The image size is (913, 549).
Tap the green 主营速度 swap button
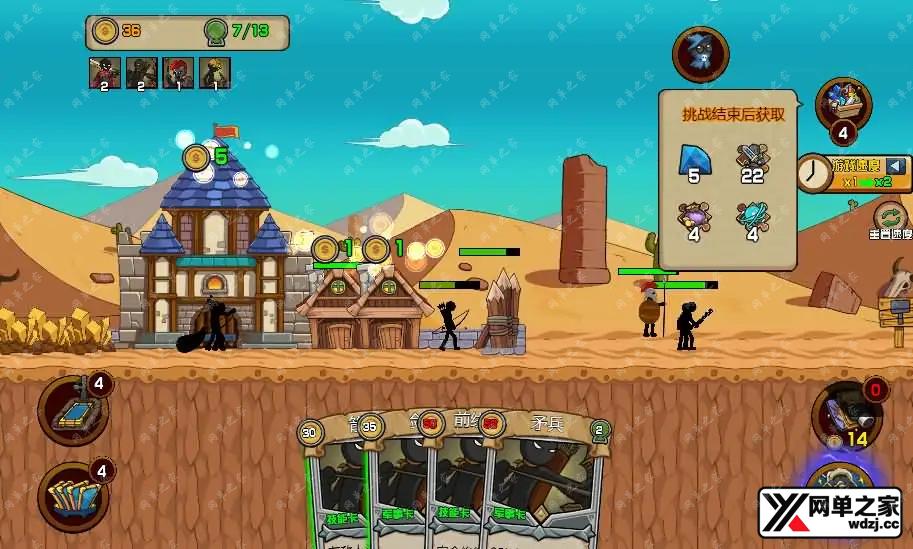[x=889, y=216]
